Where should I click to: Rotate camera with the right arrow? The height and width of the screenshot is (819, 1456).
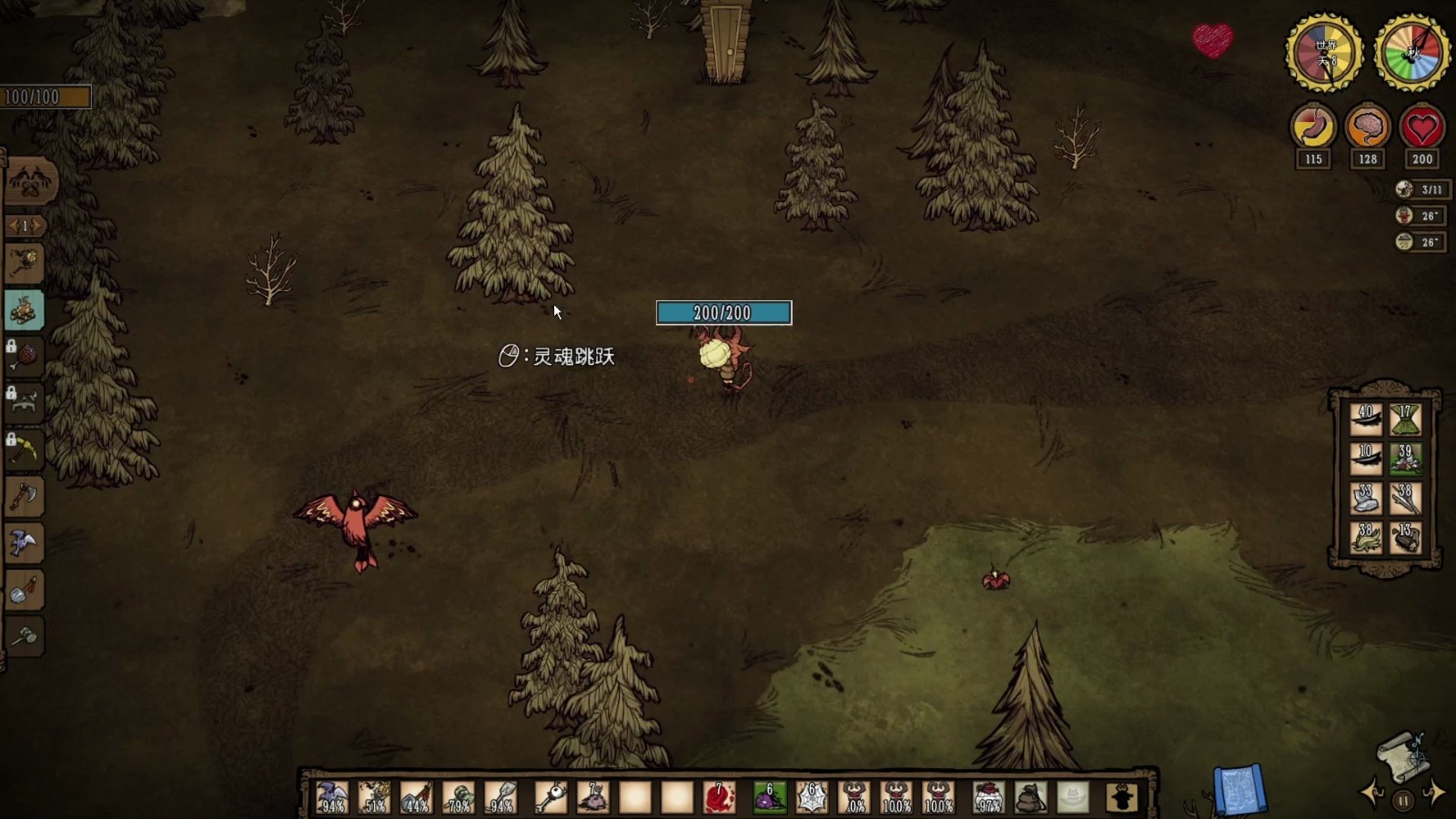click(x=1434, y=793)
